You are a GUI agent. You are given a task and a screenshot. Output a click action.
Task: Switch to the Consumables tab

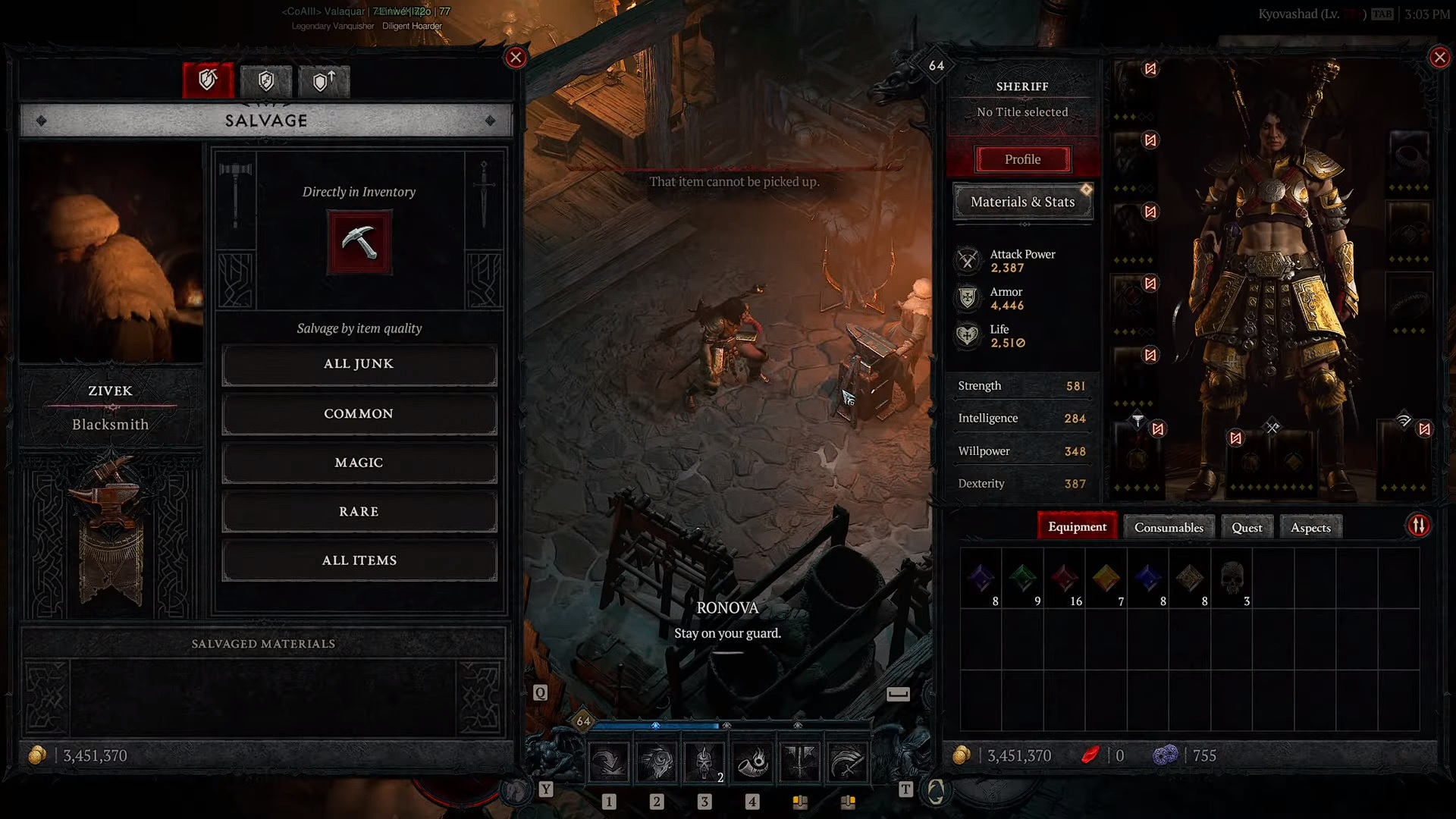point(1168,527)
